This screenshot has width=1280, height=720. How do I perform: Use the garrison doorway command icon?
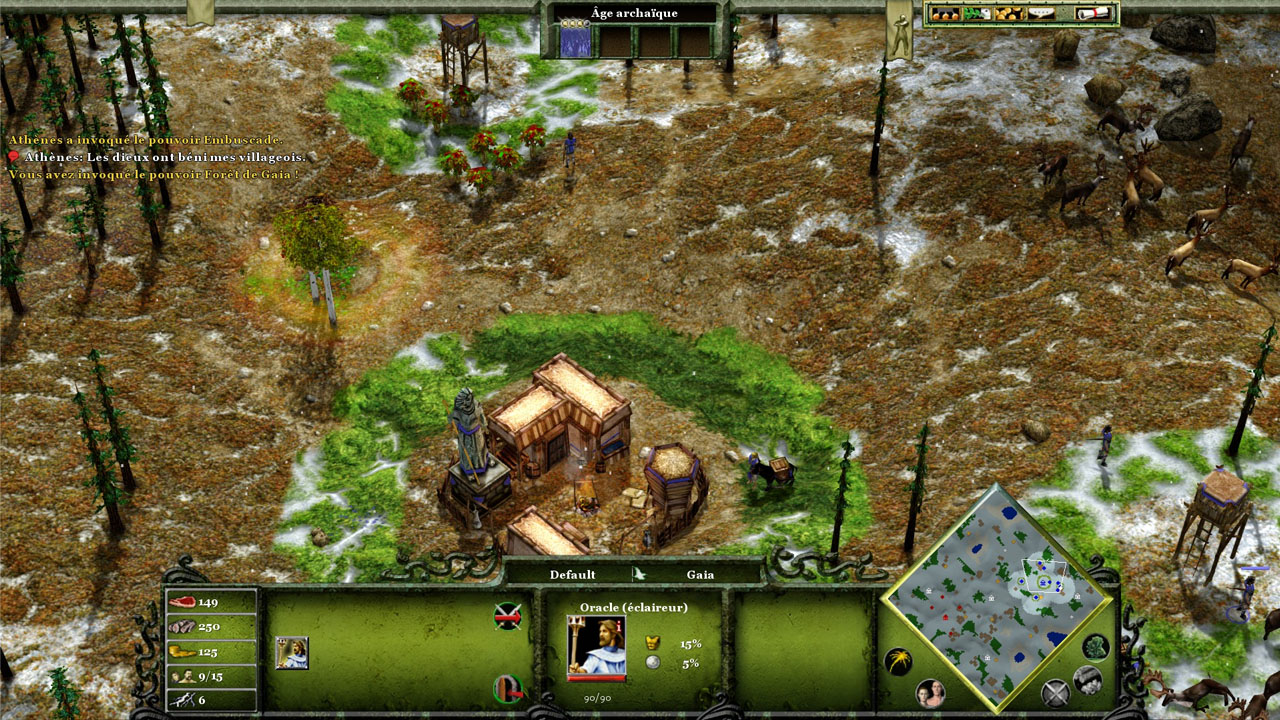tap(508, 688)
